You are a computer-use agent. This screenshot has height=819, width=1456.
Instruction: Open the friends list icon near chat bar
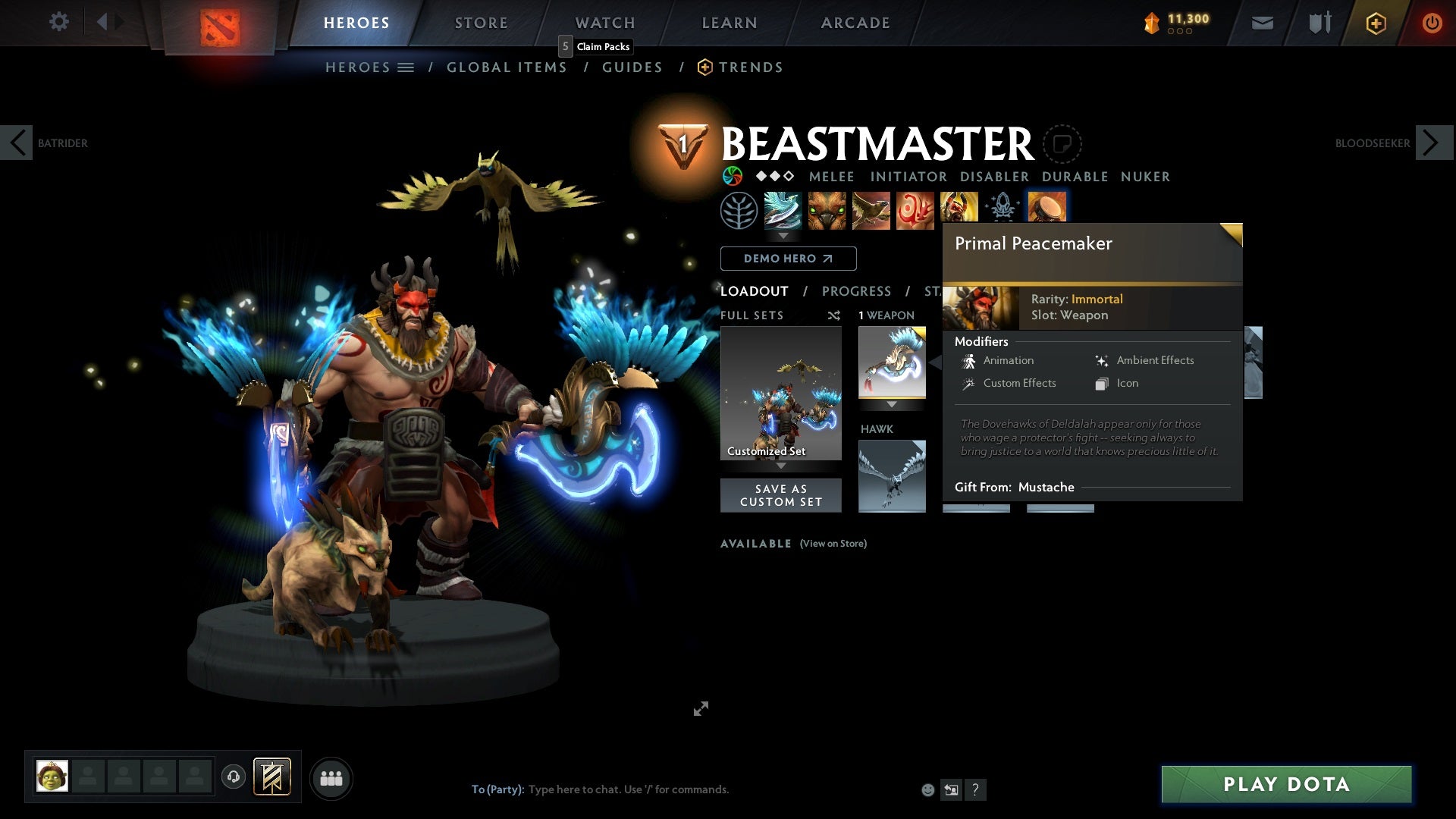click(x=331, y=777)
